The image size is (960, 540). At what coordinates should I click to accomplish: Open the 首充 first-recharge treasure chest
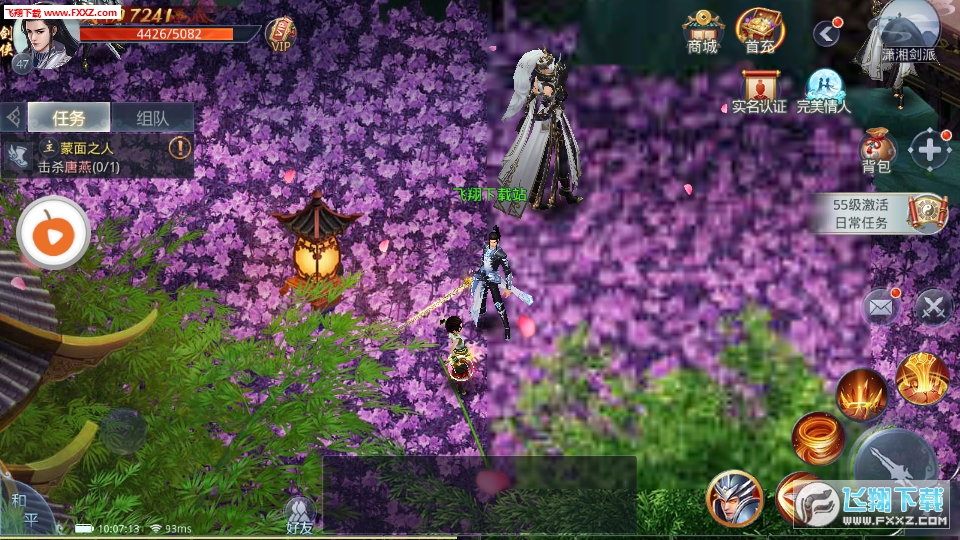760,30
